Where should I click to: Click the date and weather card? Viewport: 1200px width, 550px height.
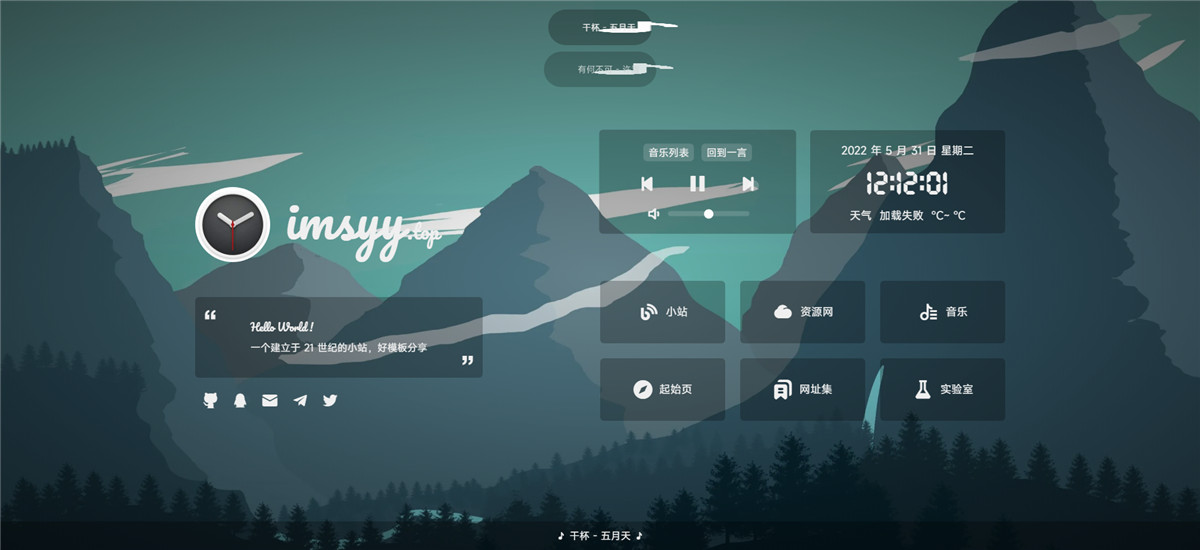(x=907, y=182)
